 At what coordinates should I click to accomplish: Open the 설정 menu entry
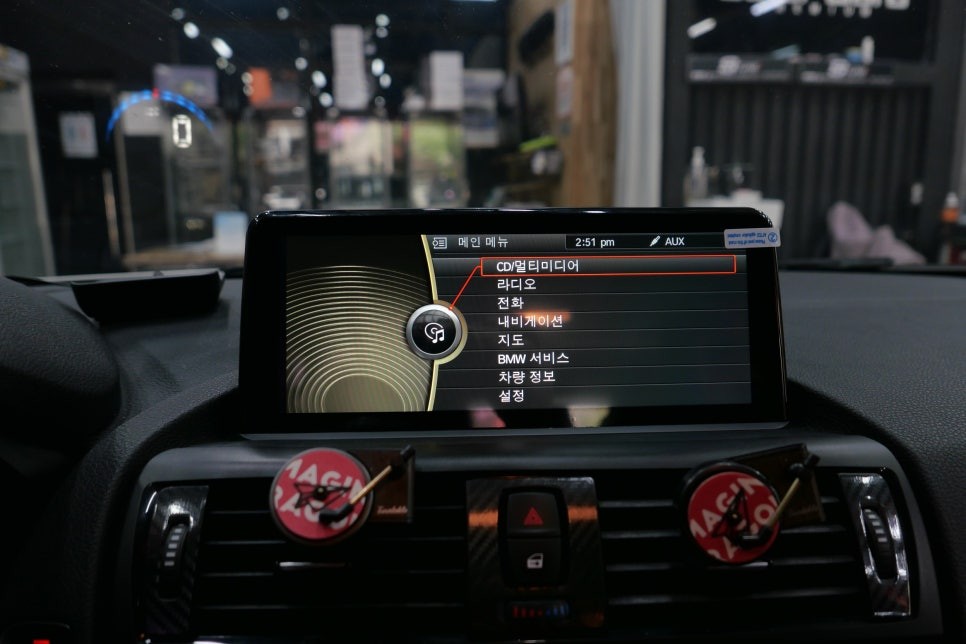511,396
